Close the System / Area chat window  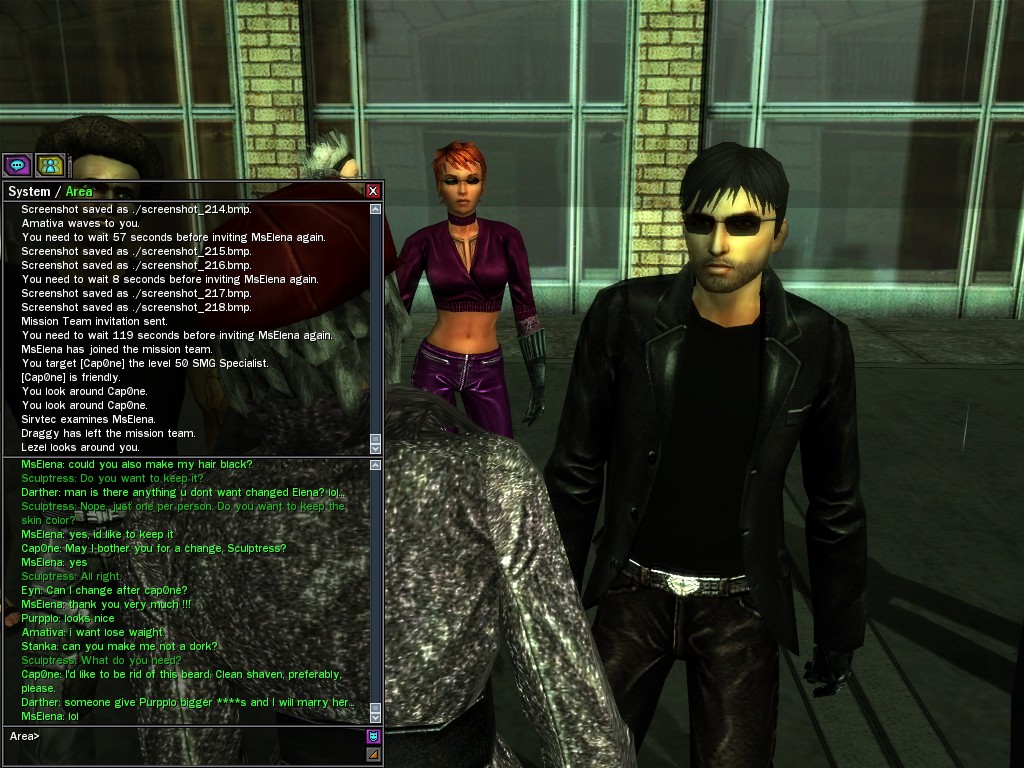[373, 191]
